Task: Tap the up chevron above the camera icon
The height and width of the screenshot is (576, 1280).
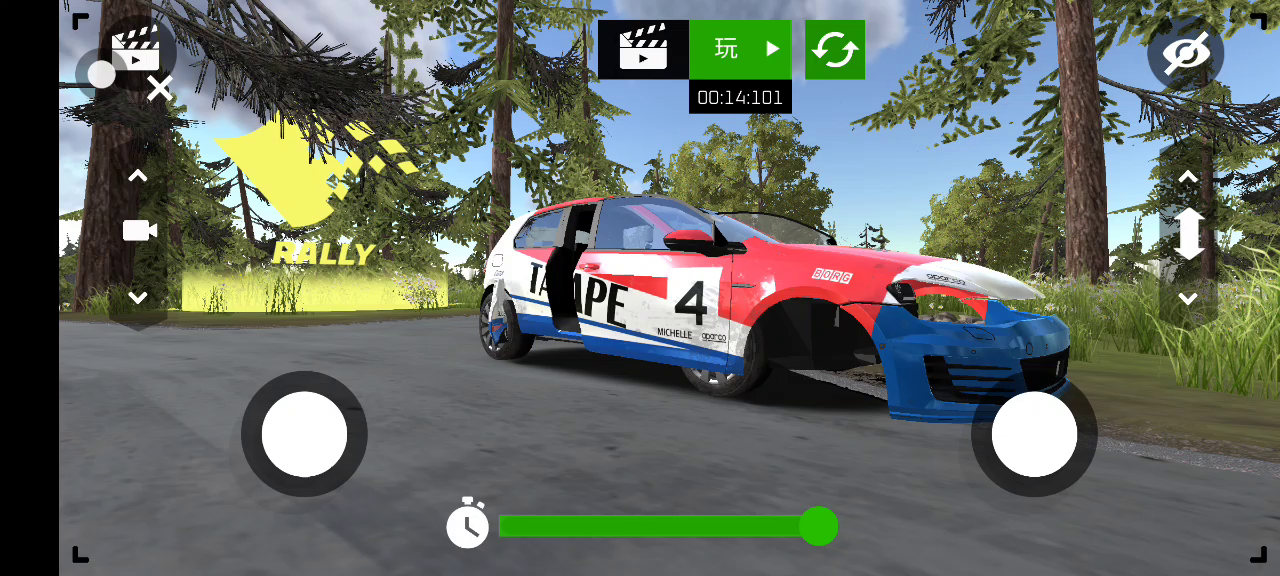Action: coord(138,176)
